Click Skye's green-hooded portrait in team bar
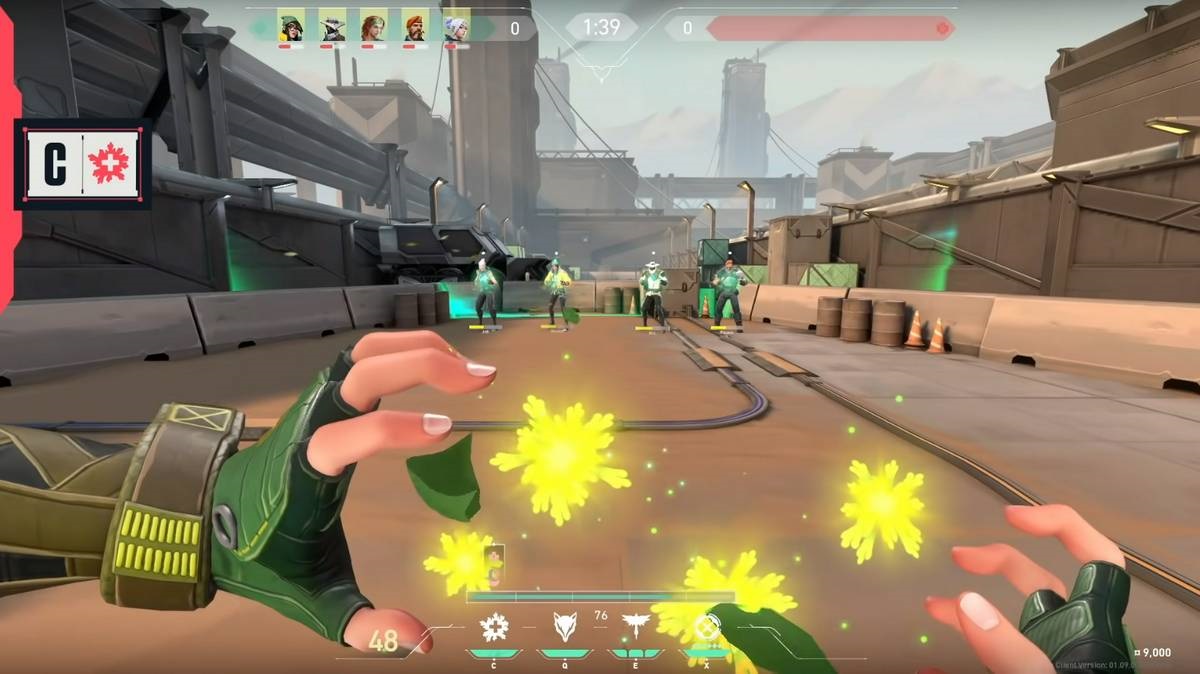 290,27
